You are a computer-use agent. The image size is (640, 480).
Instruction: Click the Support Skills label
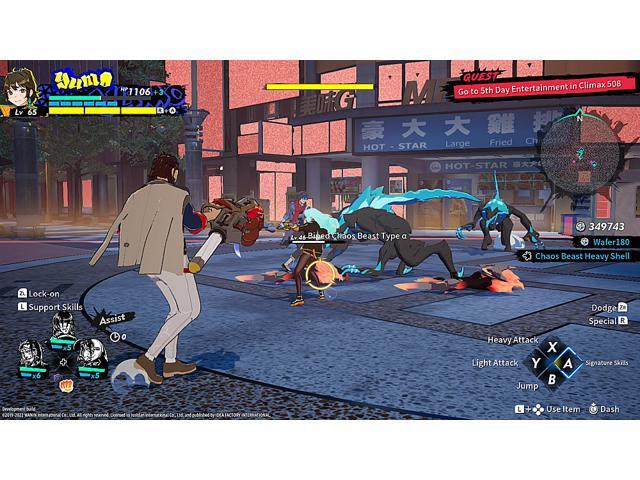(56, 306)
